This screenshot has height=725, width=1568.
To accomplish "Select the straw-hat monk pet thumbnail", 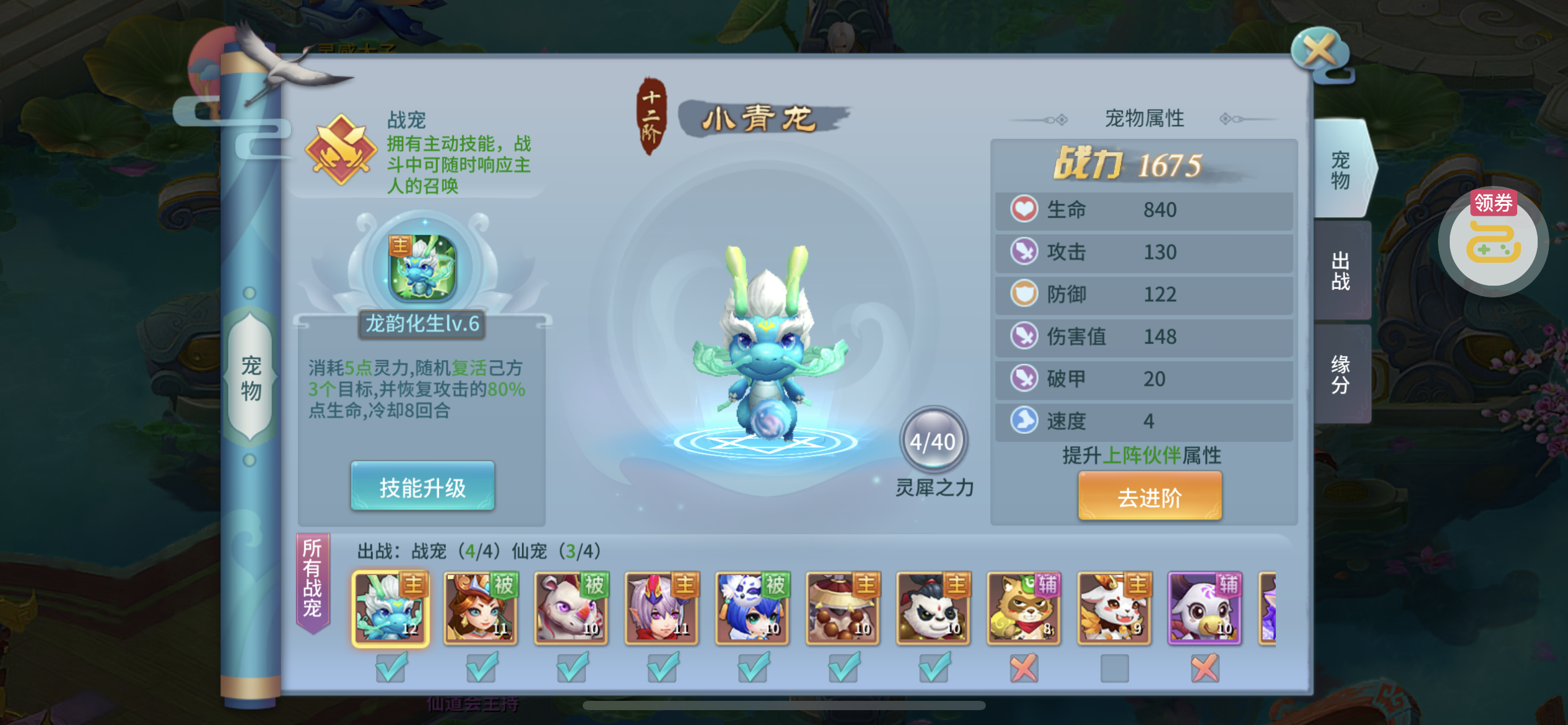I will point(843,608).
